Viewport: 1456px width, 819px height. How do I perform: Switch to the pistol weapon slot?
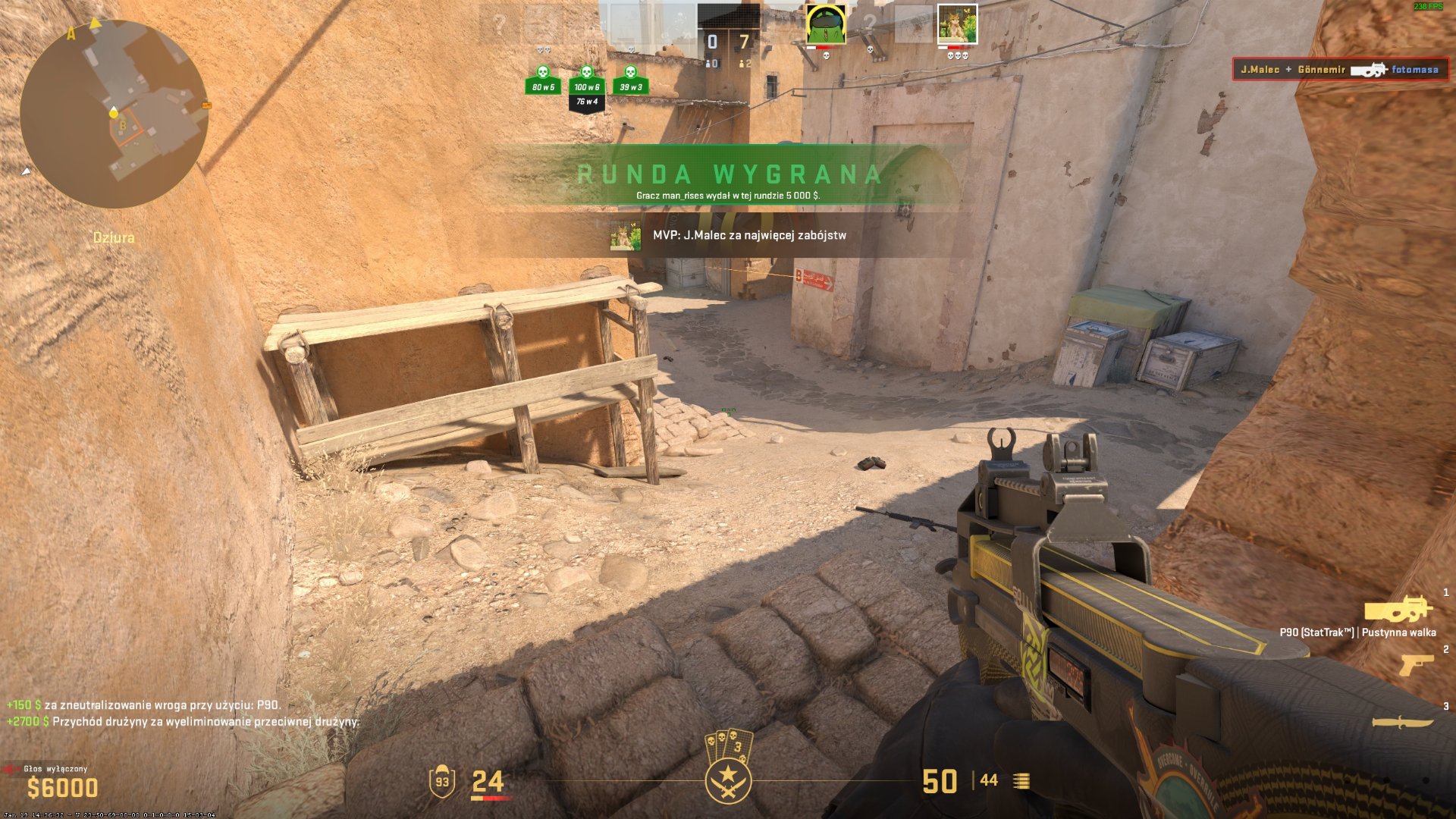(x=1416, y=665)
